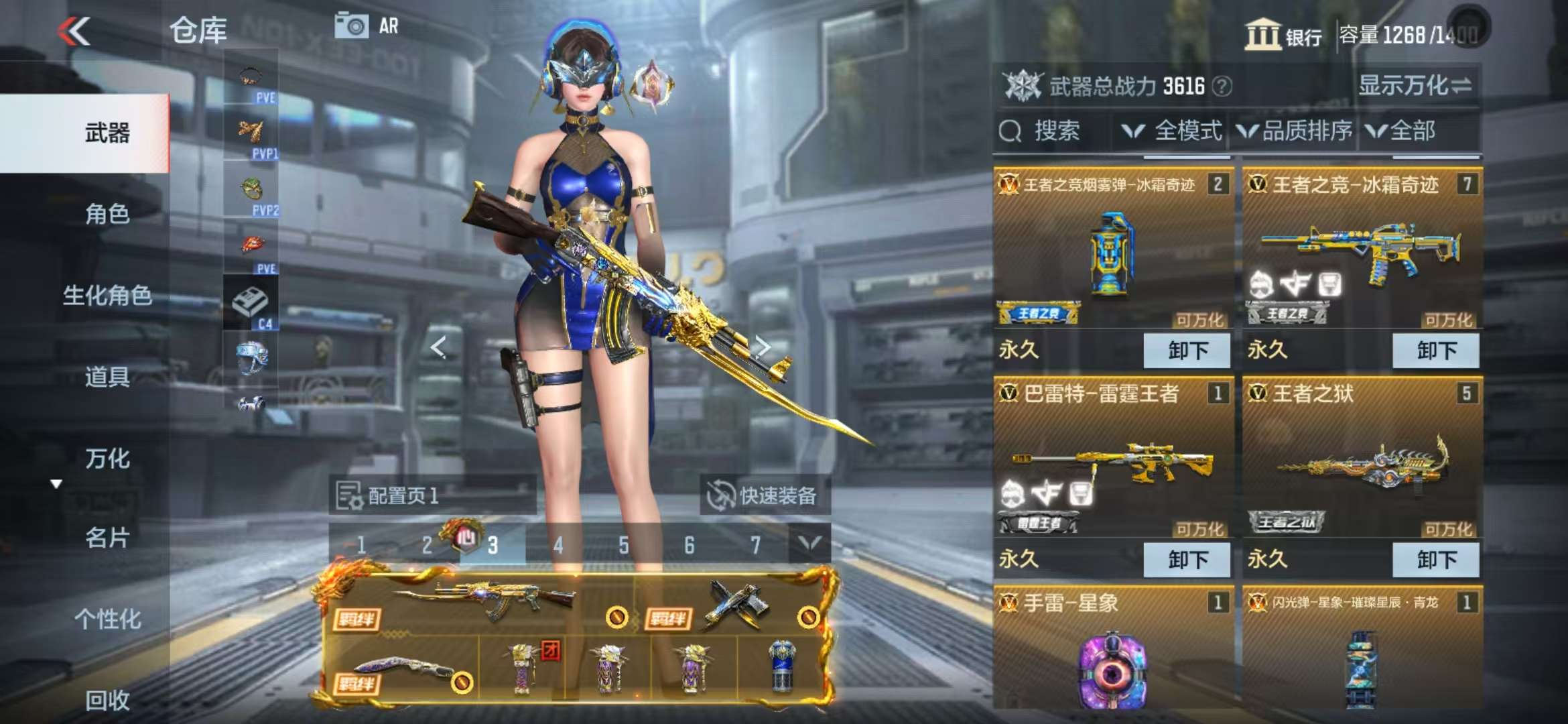1568x724 pixels.
Task: Switch to loadout tab 5
Action: tap(624, 546)
